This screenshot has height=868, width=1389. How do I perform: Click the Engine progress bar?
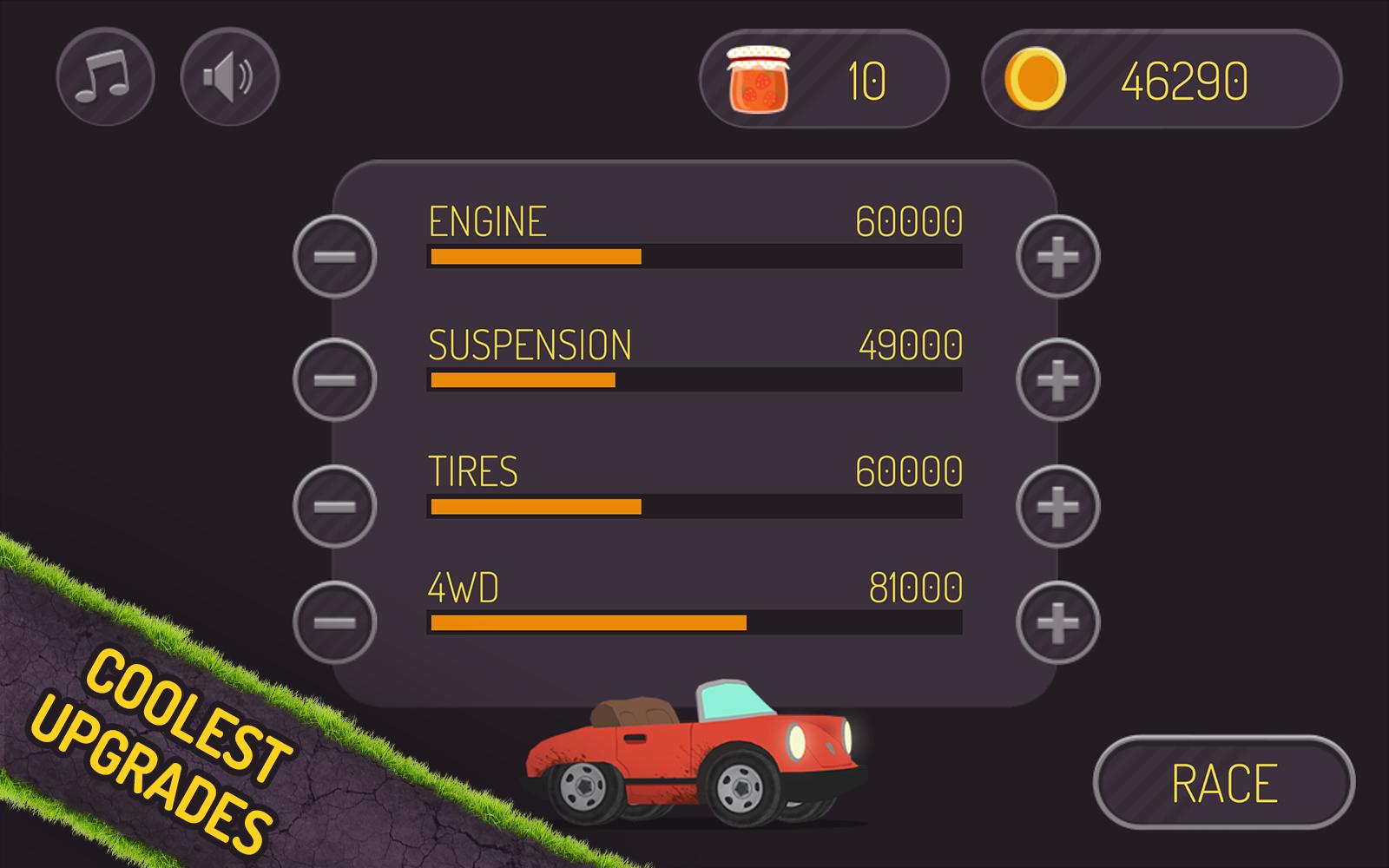point(694,254)
